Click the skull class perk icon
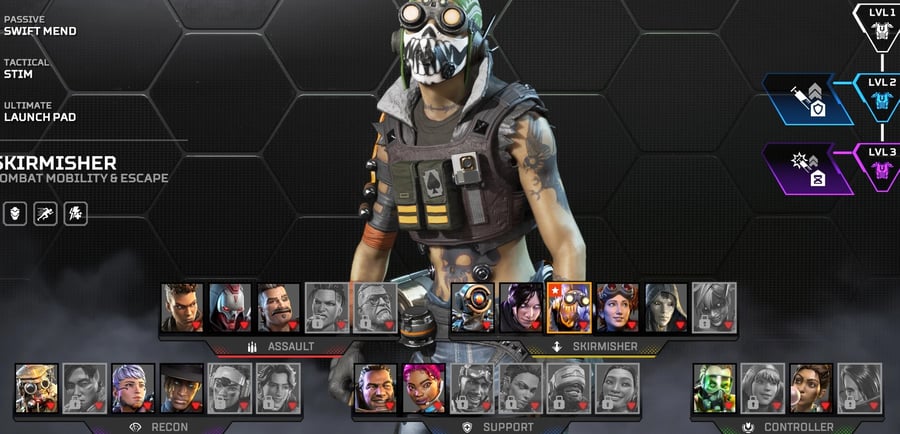Screen dimensions: 900x434 [16, 213]
